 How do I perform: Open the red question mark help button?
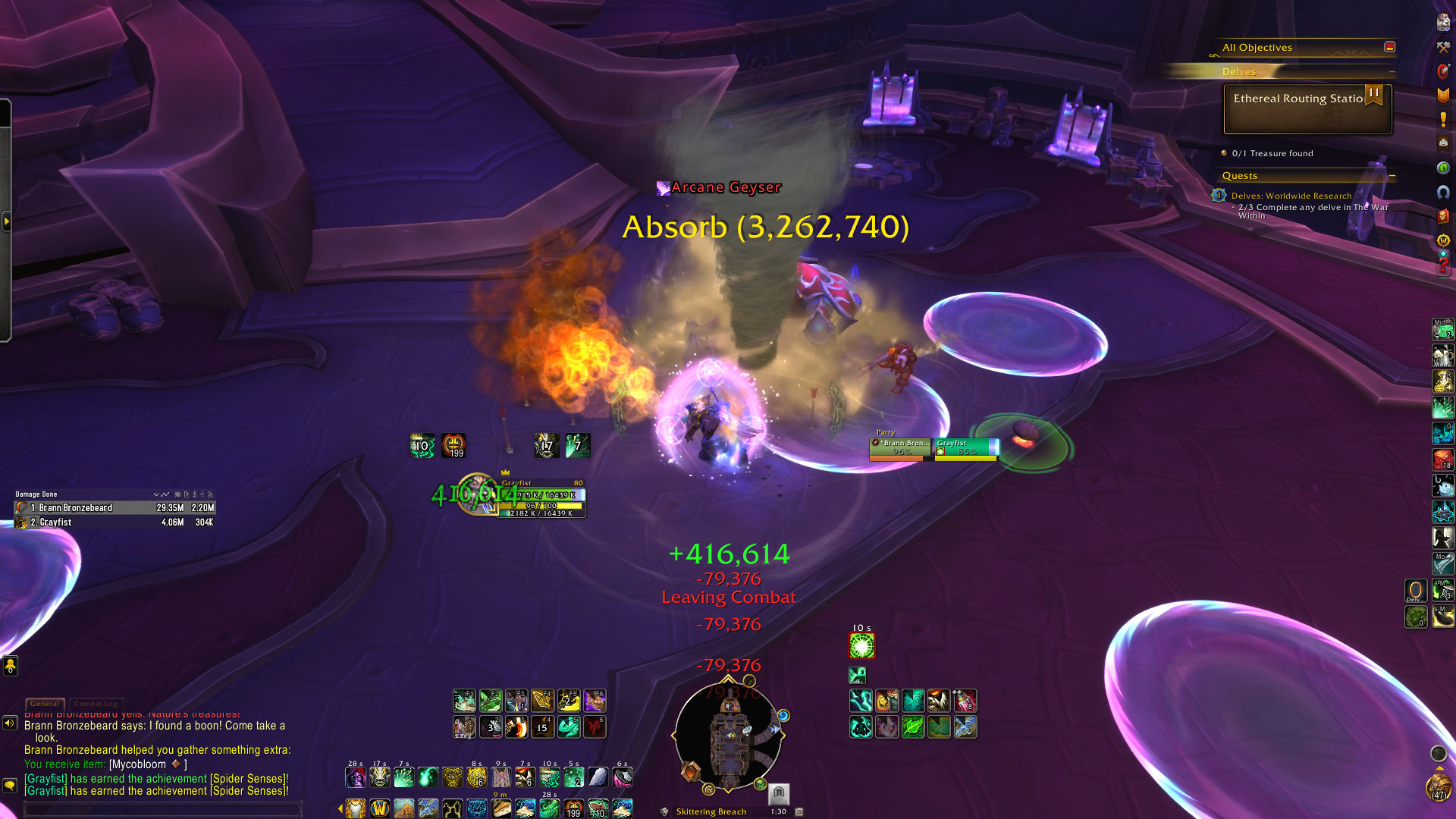(x=1443, y=265)
